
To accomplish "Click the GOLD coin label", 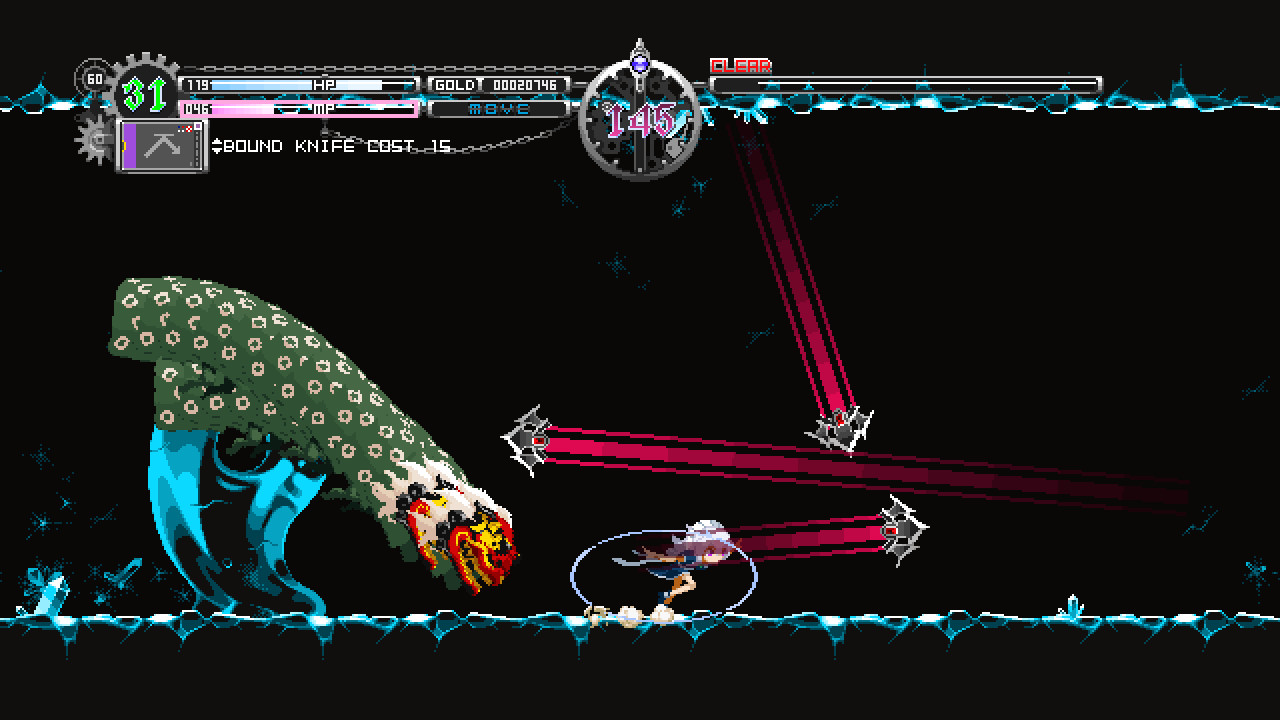I will pos(456,85).
